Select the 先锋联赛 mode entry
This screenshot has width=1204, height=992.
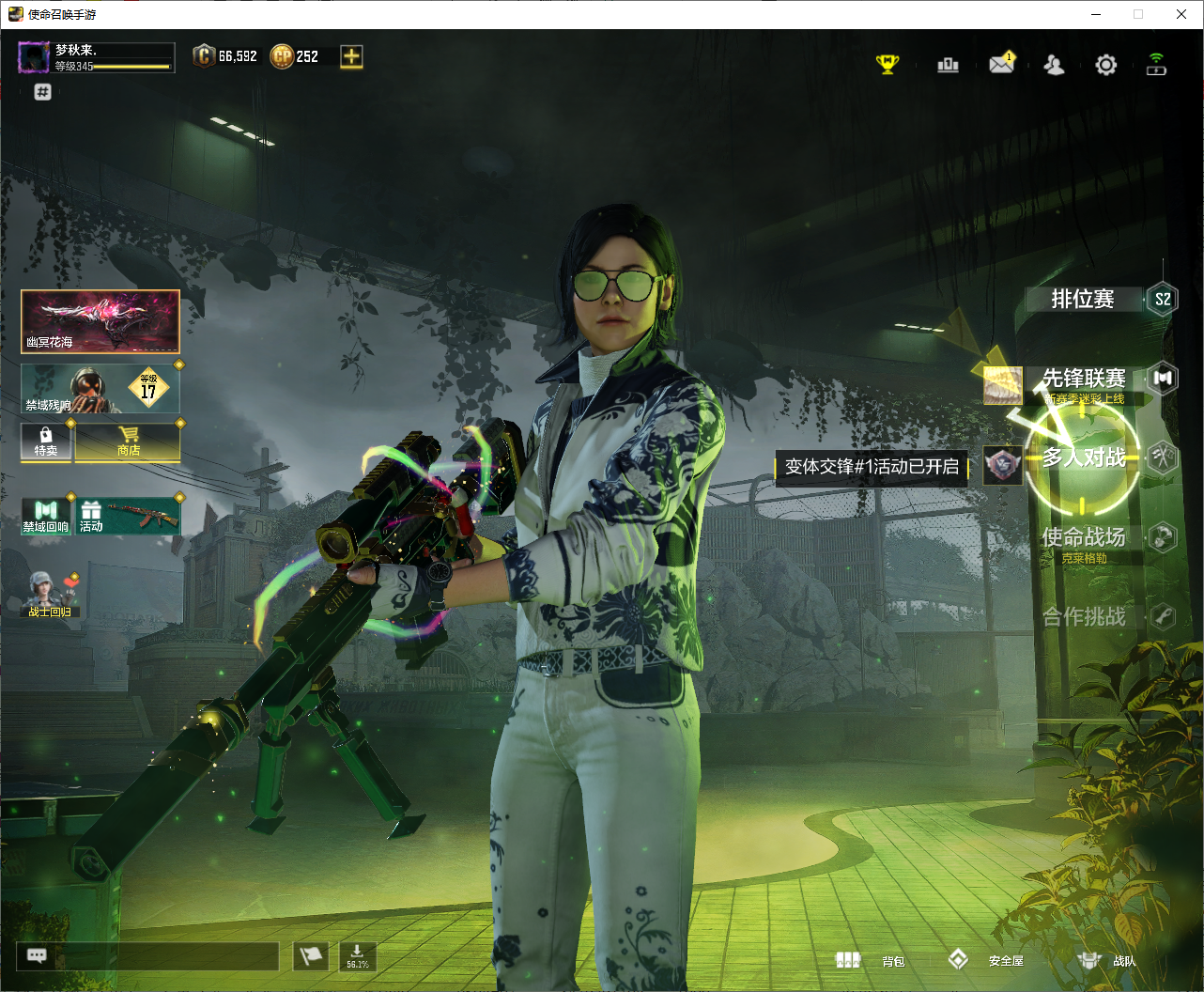[x=1083, y=379]
